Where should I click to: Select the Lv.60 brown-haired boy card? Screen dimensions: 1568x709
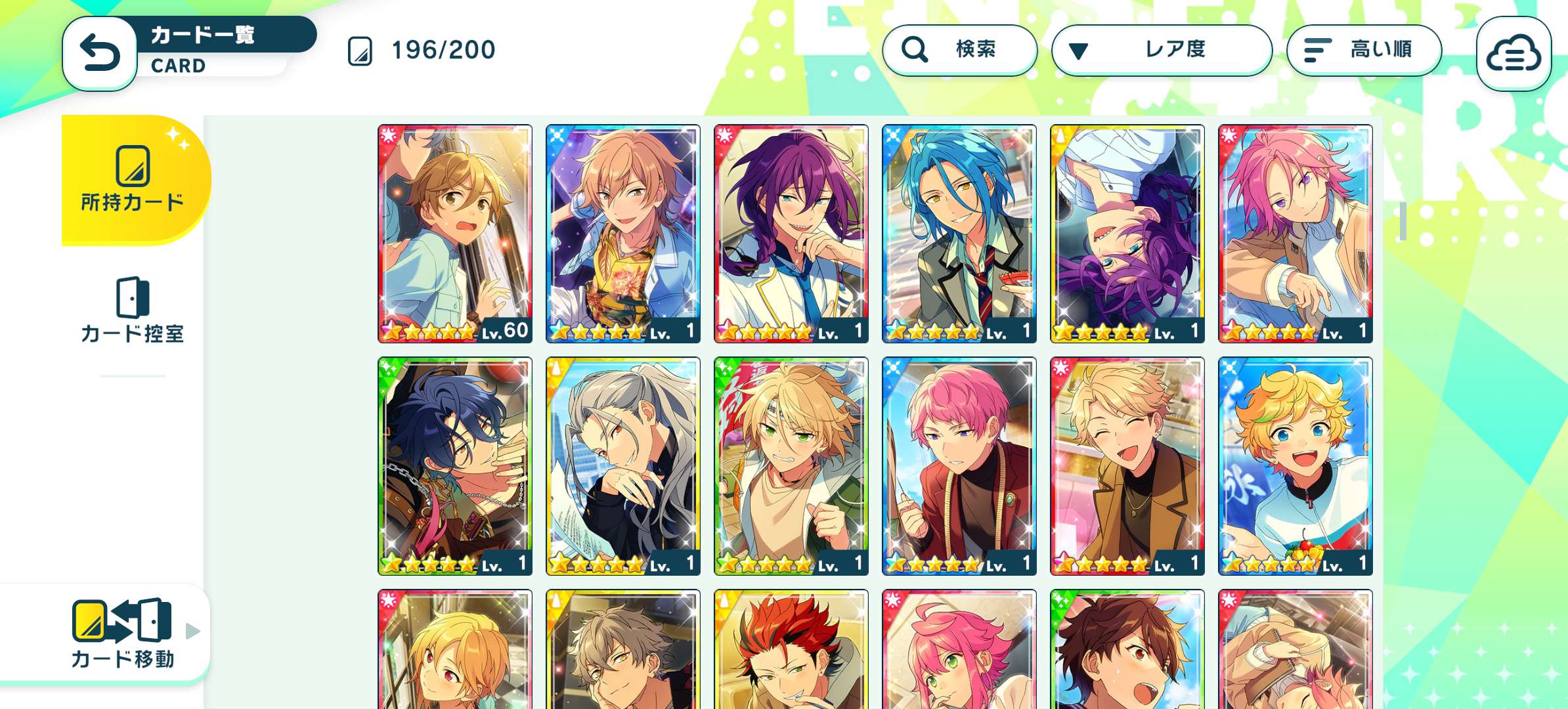pos(455,233)
